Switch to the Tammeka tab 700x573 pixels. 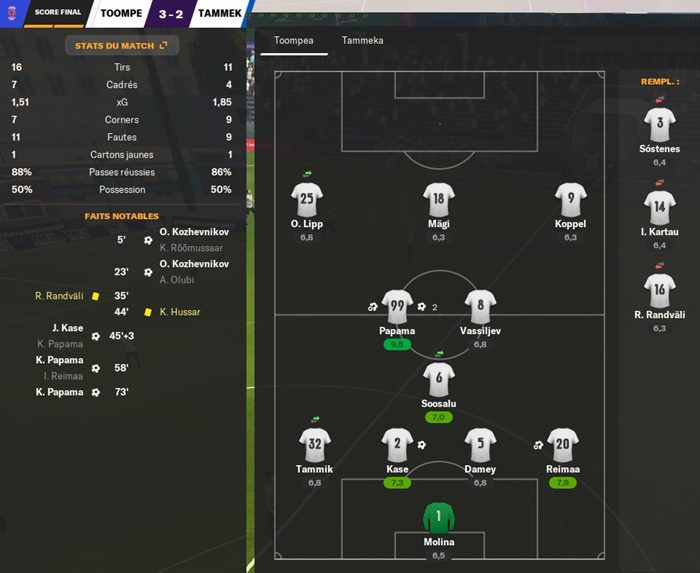point(362,41)
